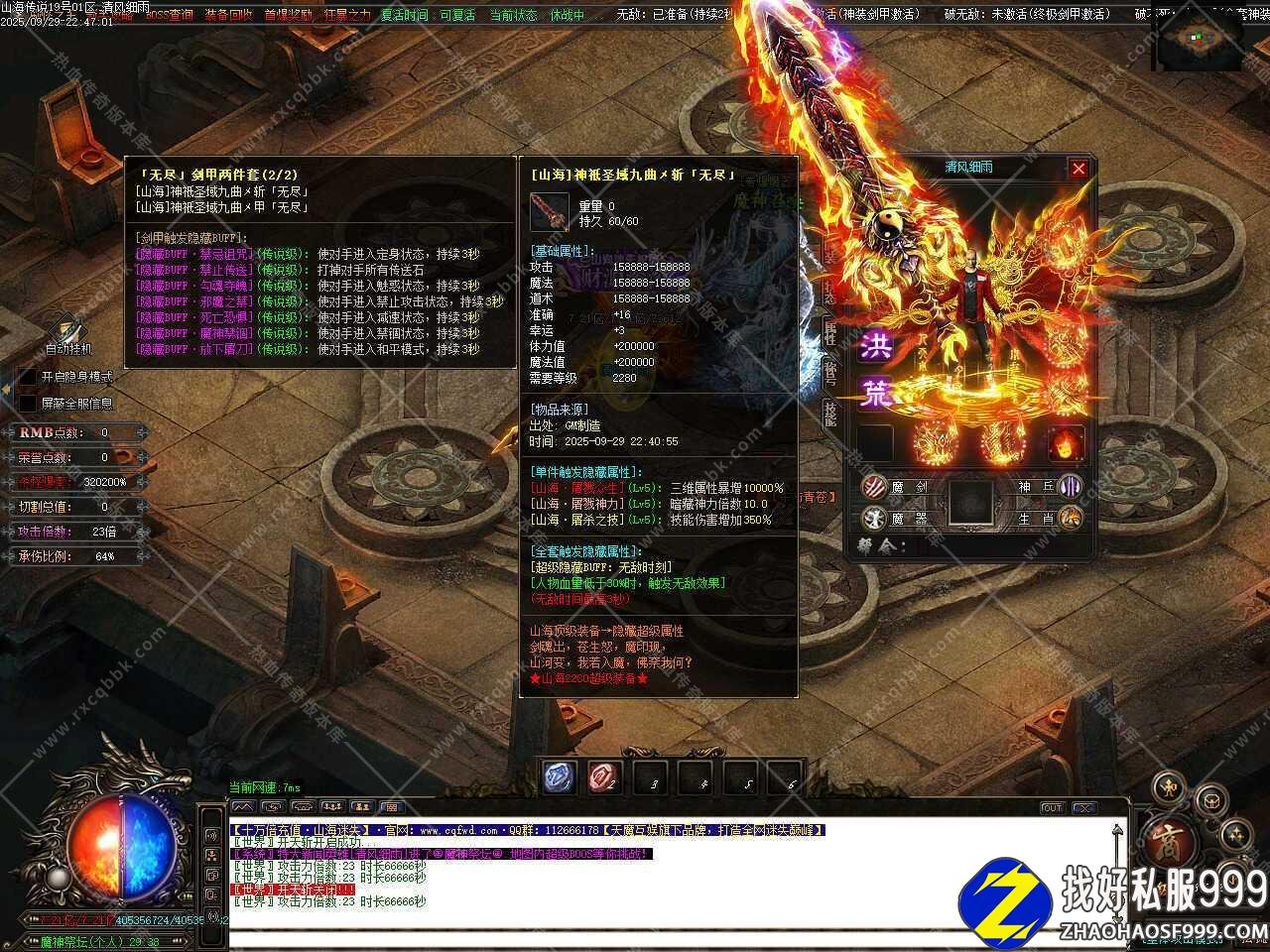Open the 生肖 zodiac button
Viewport: 1270px width, 952px height.
coord(1070,518)
